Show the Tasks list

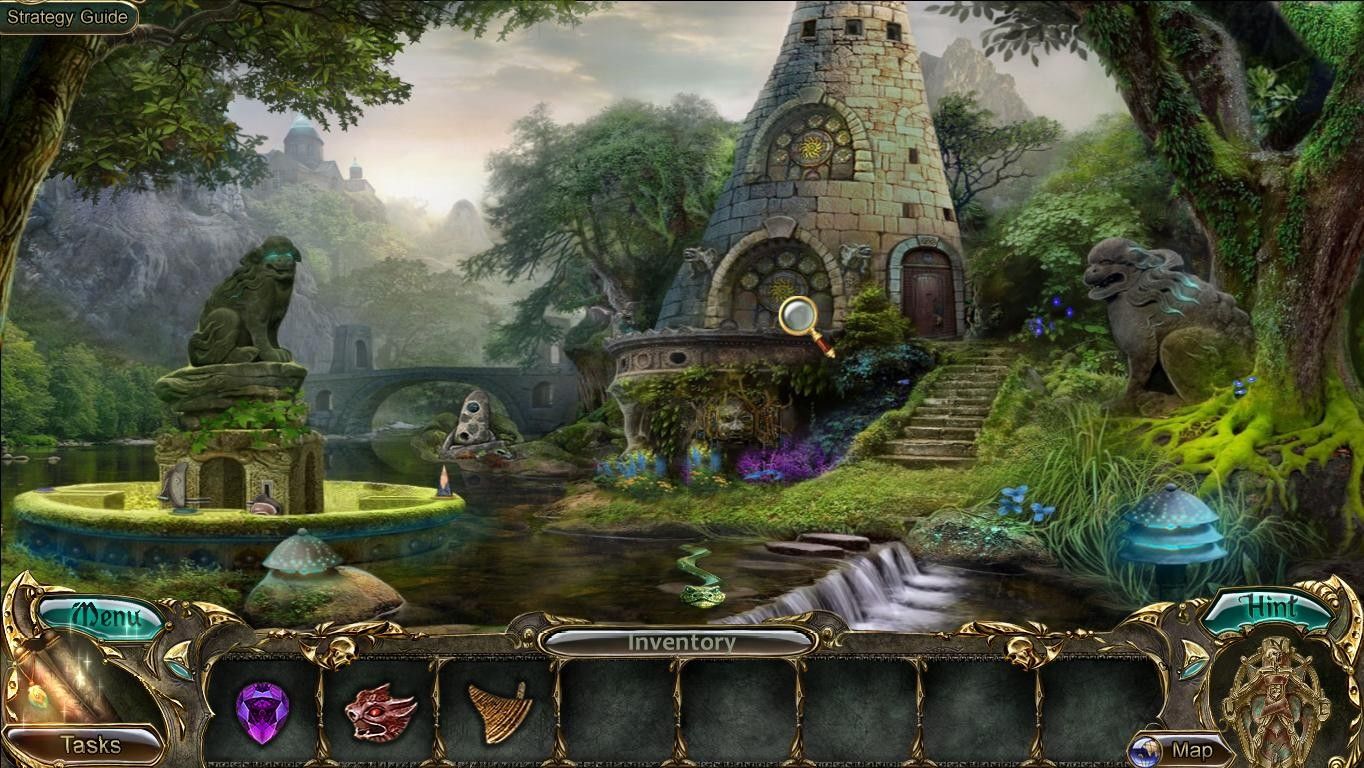(90, 744)
